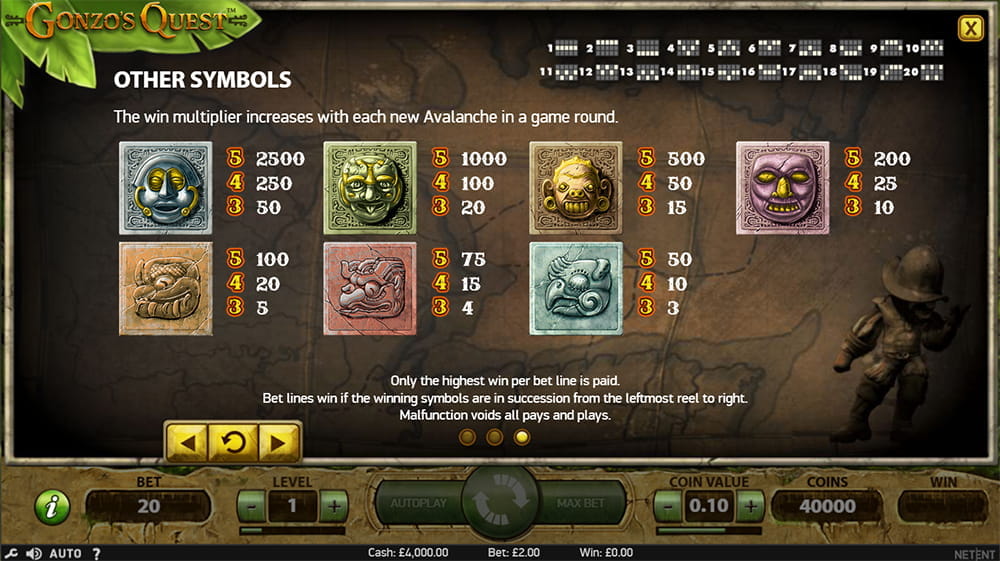This screenshot has width=1000, height=561.
Task: Lower the coin value
Action: (x=669, y=506)
